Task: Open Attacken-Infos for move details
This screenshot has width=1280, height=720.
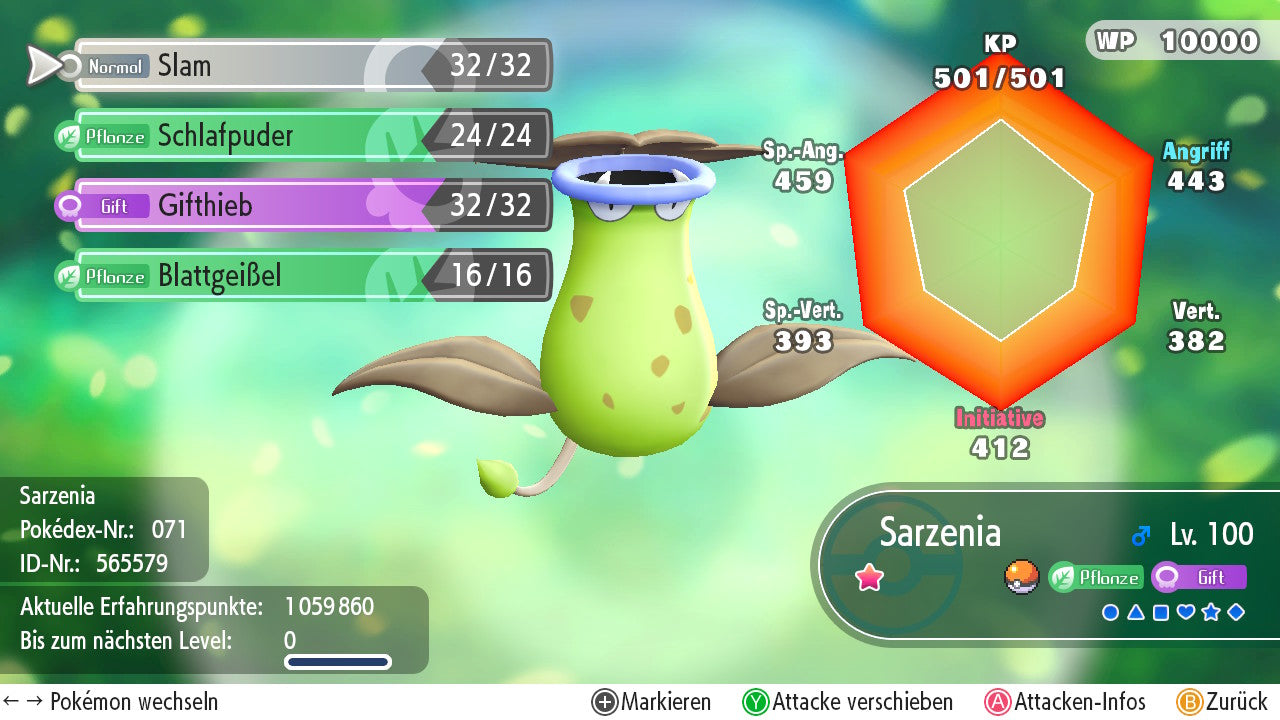Action: tap(1066, 702)
